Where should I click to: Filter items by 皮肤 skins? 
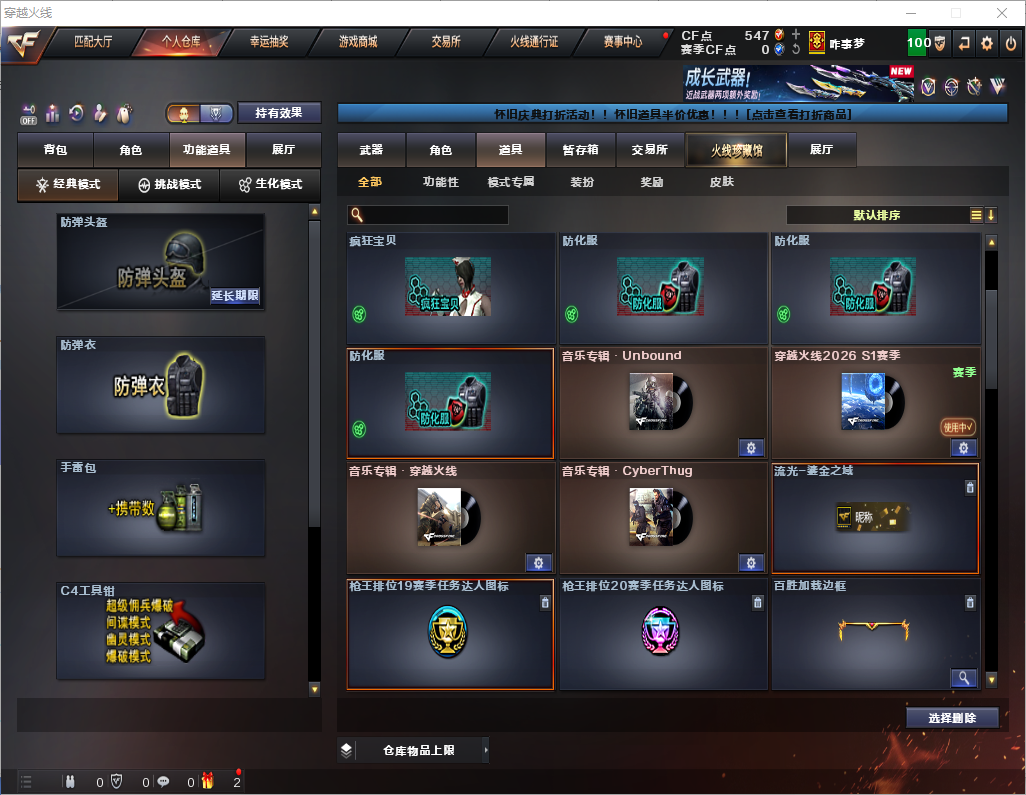(x=721, y=182)
